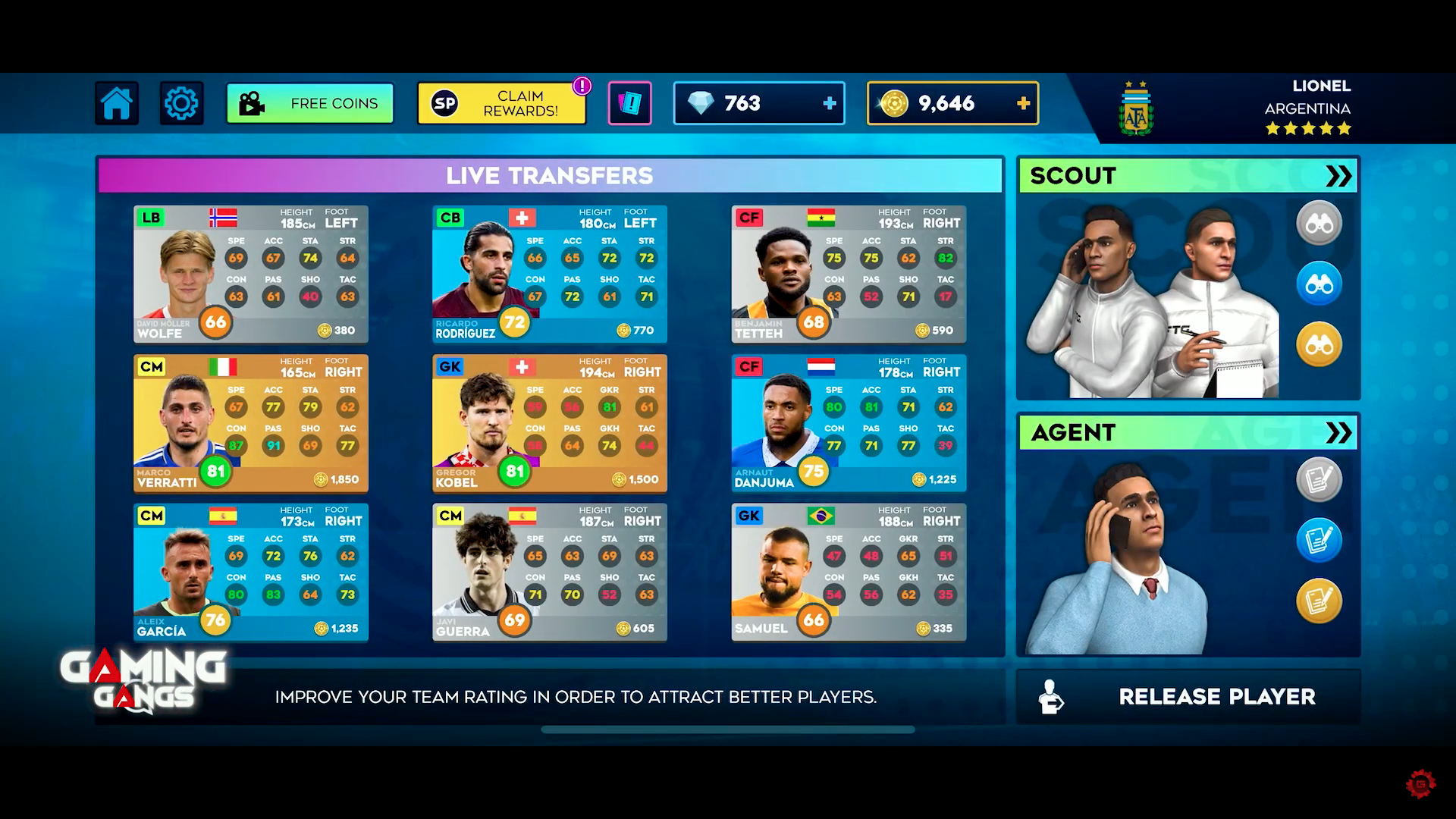This screenshot has width=1456, height=819.
Task: Select the blue binoculars scout option
Action: 1319,283
